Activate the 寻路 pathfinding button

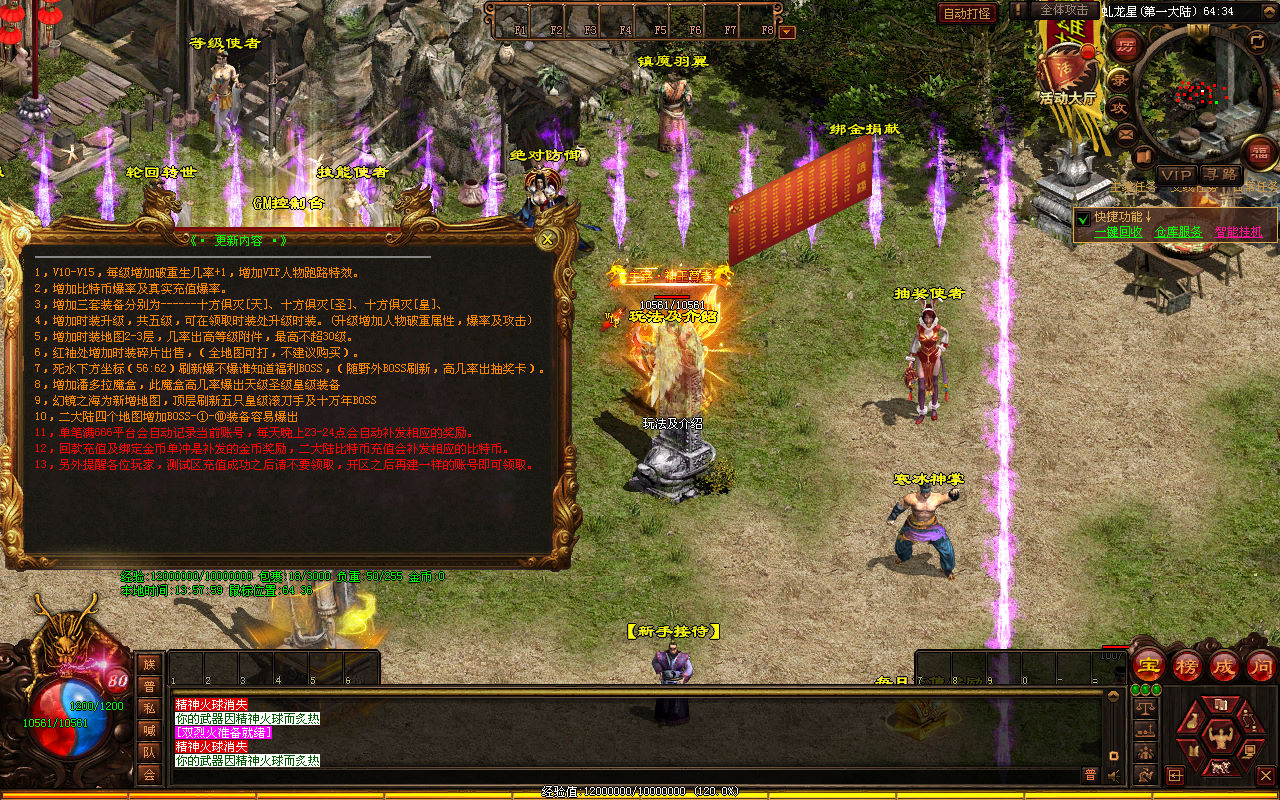click(1220, 174)
